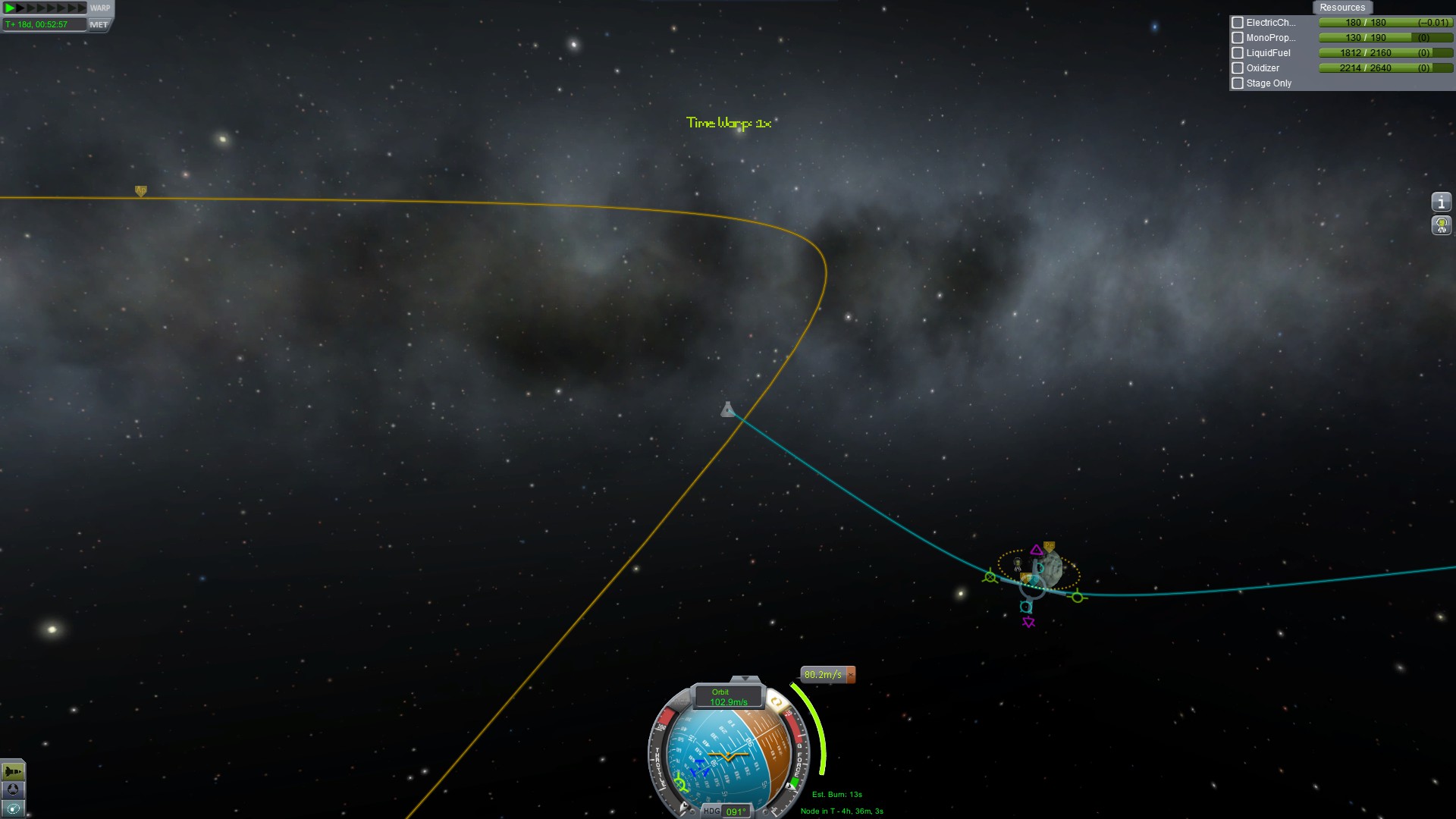The height and width of the screenshot is (819, 1456).
Task: Delete the maneuver node delta-v readout
Action: (x=851, y=675)
